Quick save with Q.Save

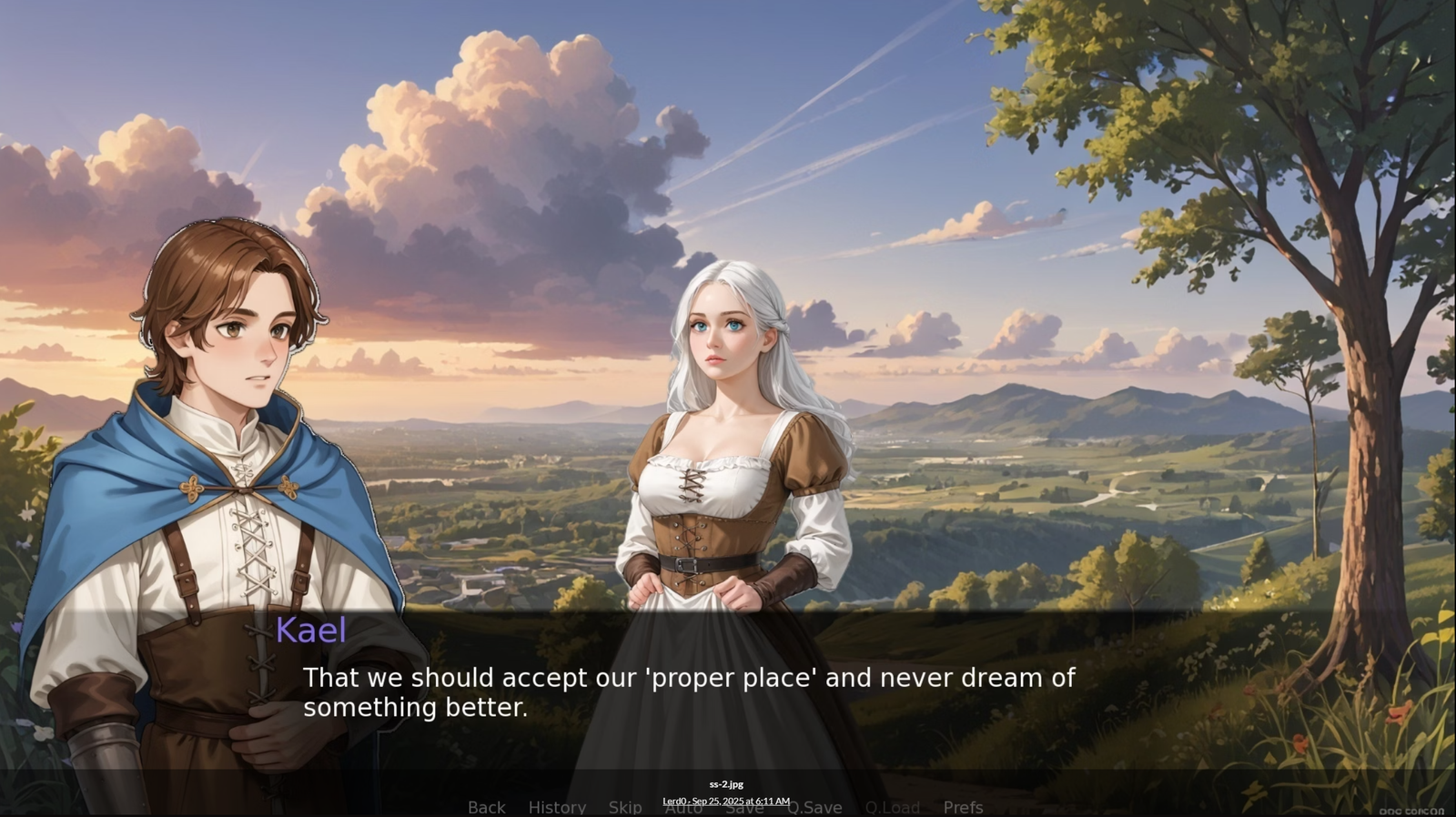point(814,807)
